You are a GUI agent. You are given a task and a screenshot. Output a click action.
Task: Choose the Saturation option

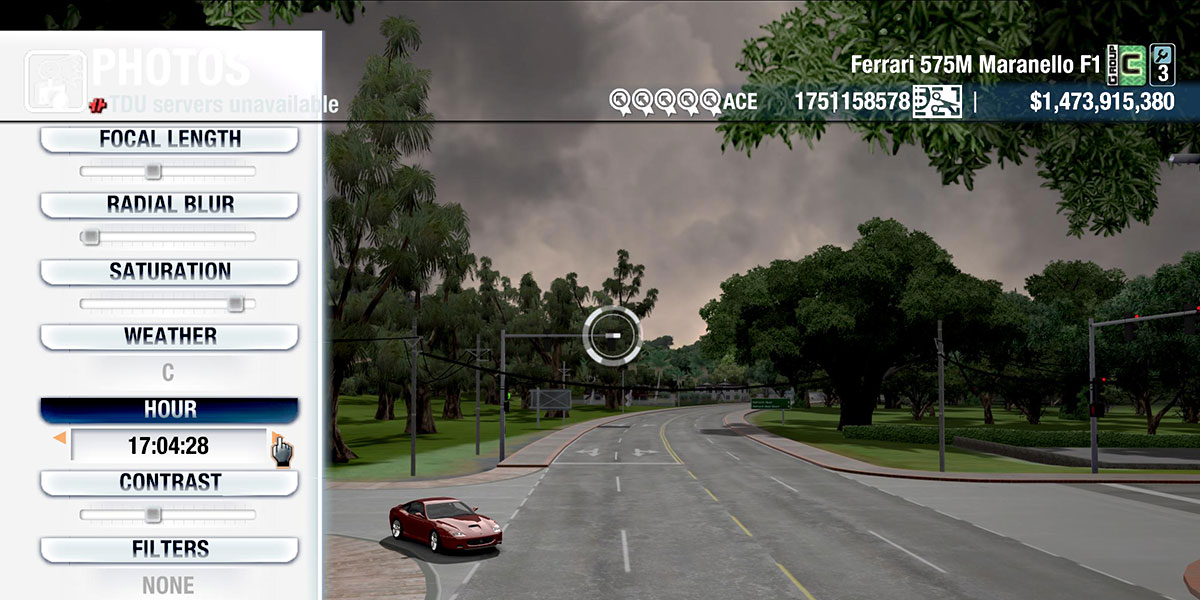pyautogui.click(x=169, y=272)
